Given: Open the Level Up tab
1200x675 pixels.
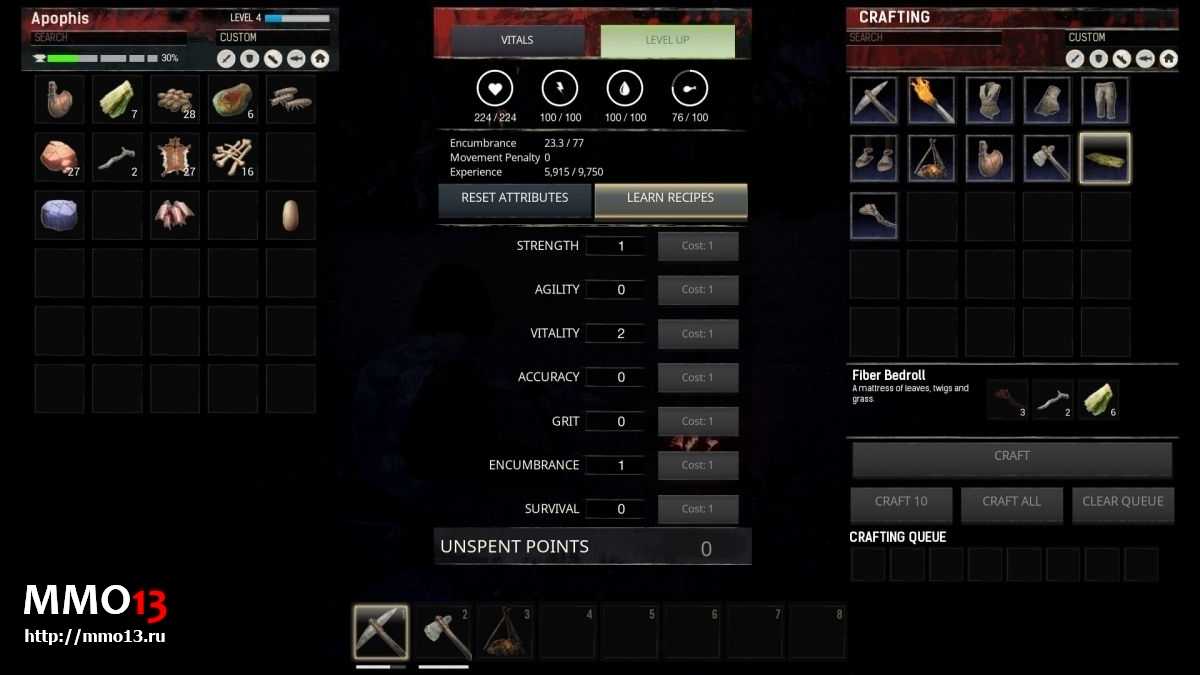Looking at the screenshot, I should (x=667, y=40).
